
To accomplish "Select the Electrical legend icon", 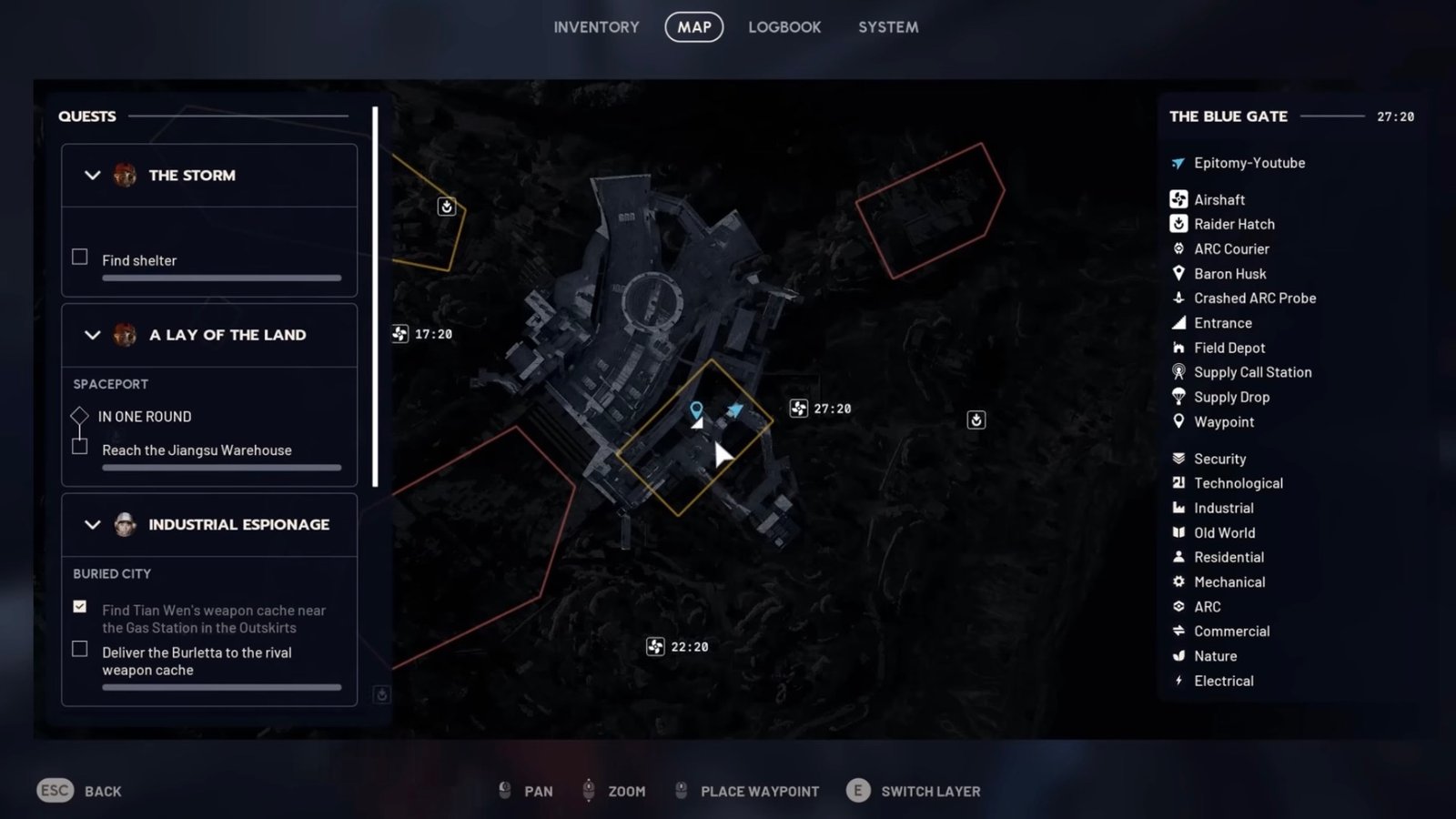I will [1178, 681].
